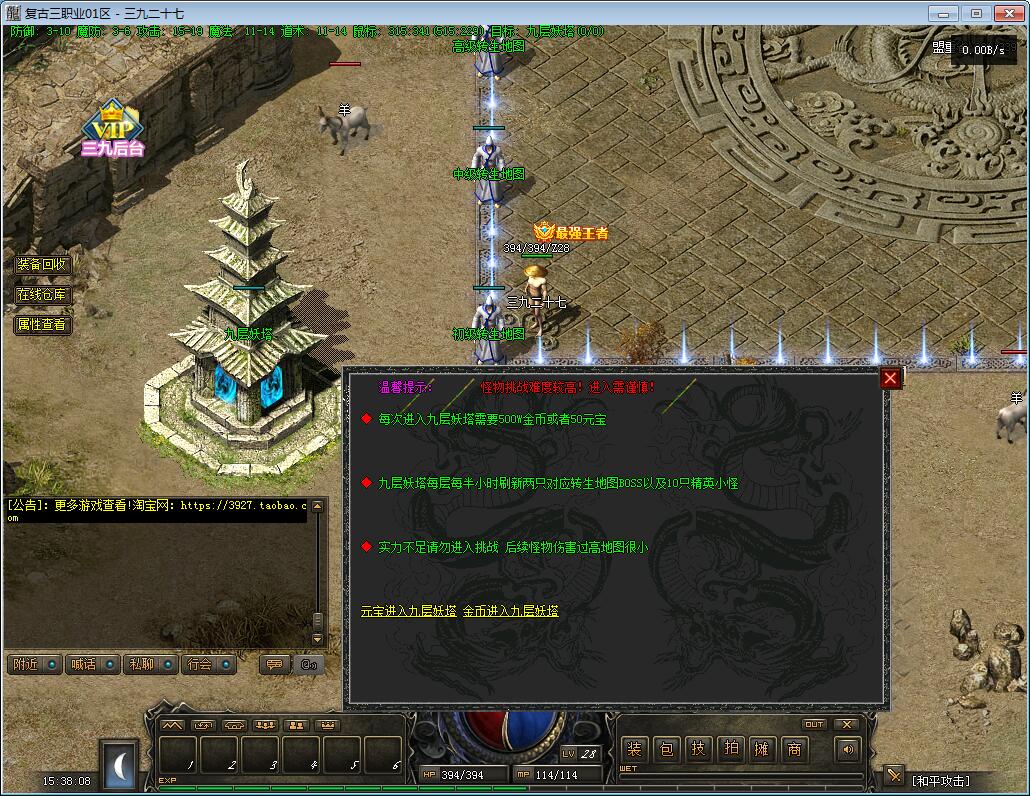Image resolution: width=1030 pixels, height=796 pixels.
Task: Open the 商 shop panel
Action: coord(794,749)
